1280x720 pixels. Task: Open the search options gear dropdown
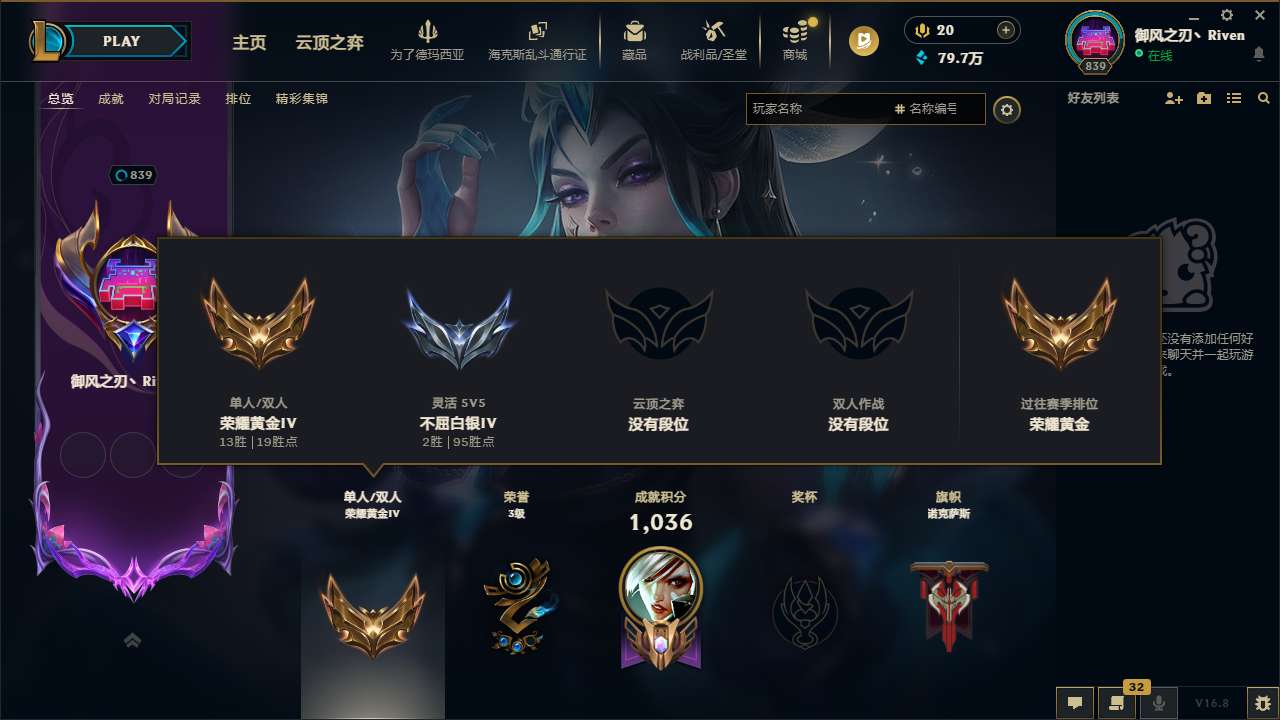[1007, 110]
